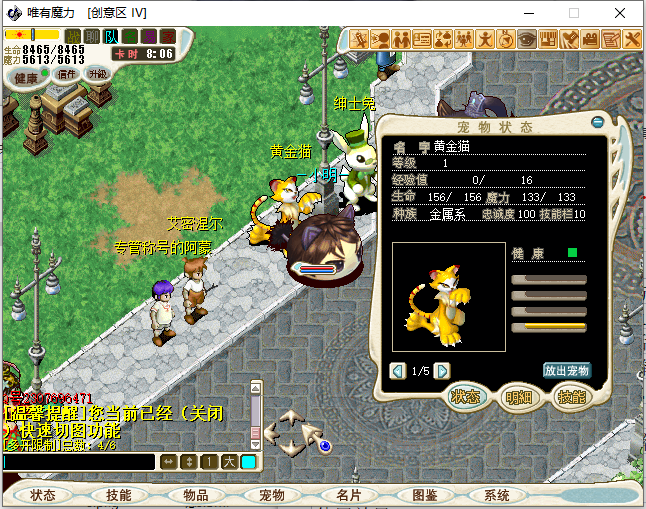Open the 名片 name card menu
The height and width of the screenshot is (509, 646).
click(348, 495)
